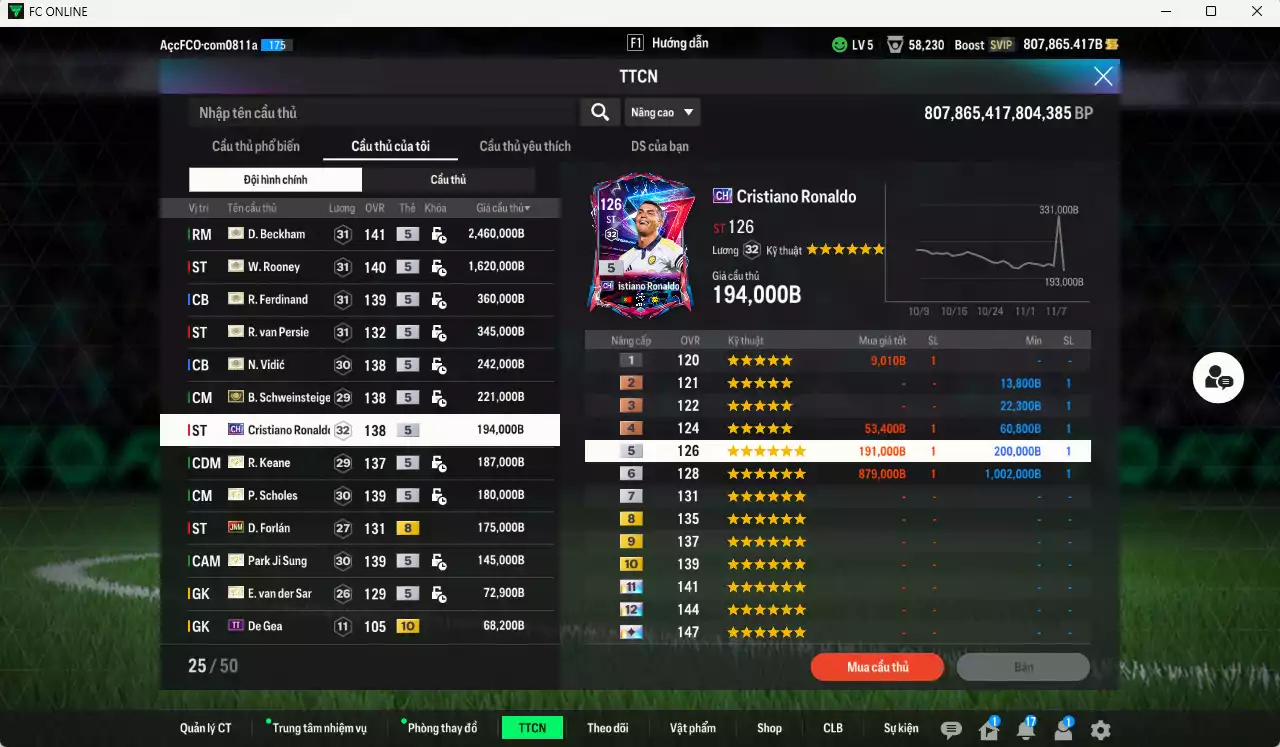Image resolution: width=1280 pixels, height=747 pixels.
Task: Open the Nâng cao dropdown
Action: pos(662,112)
